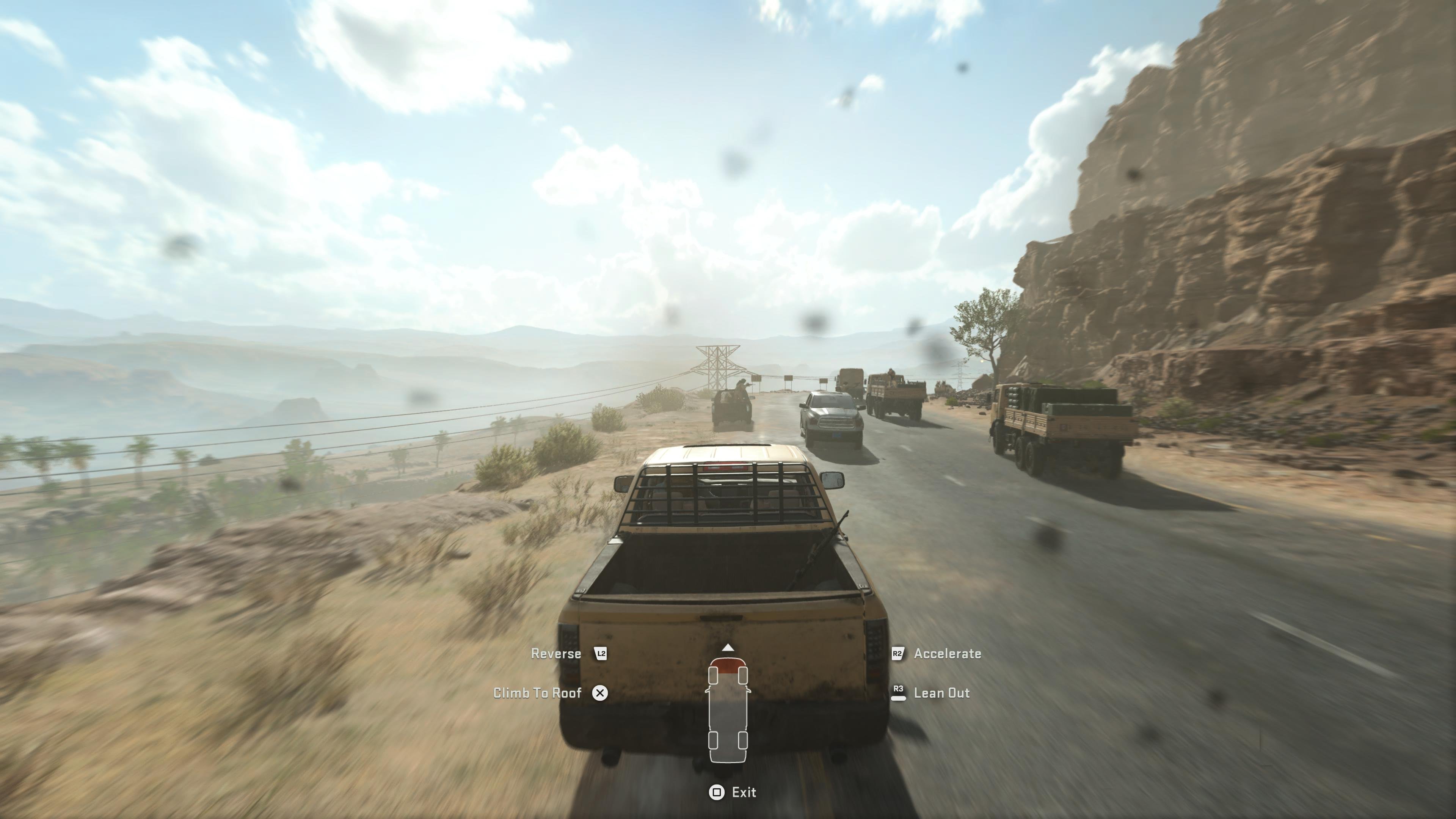
Task: Click the front-right passenger seat in the schematic
Action: 743,675
